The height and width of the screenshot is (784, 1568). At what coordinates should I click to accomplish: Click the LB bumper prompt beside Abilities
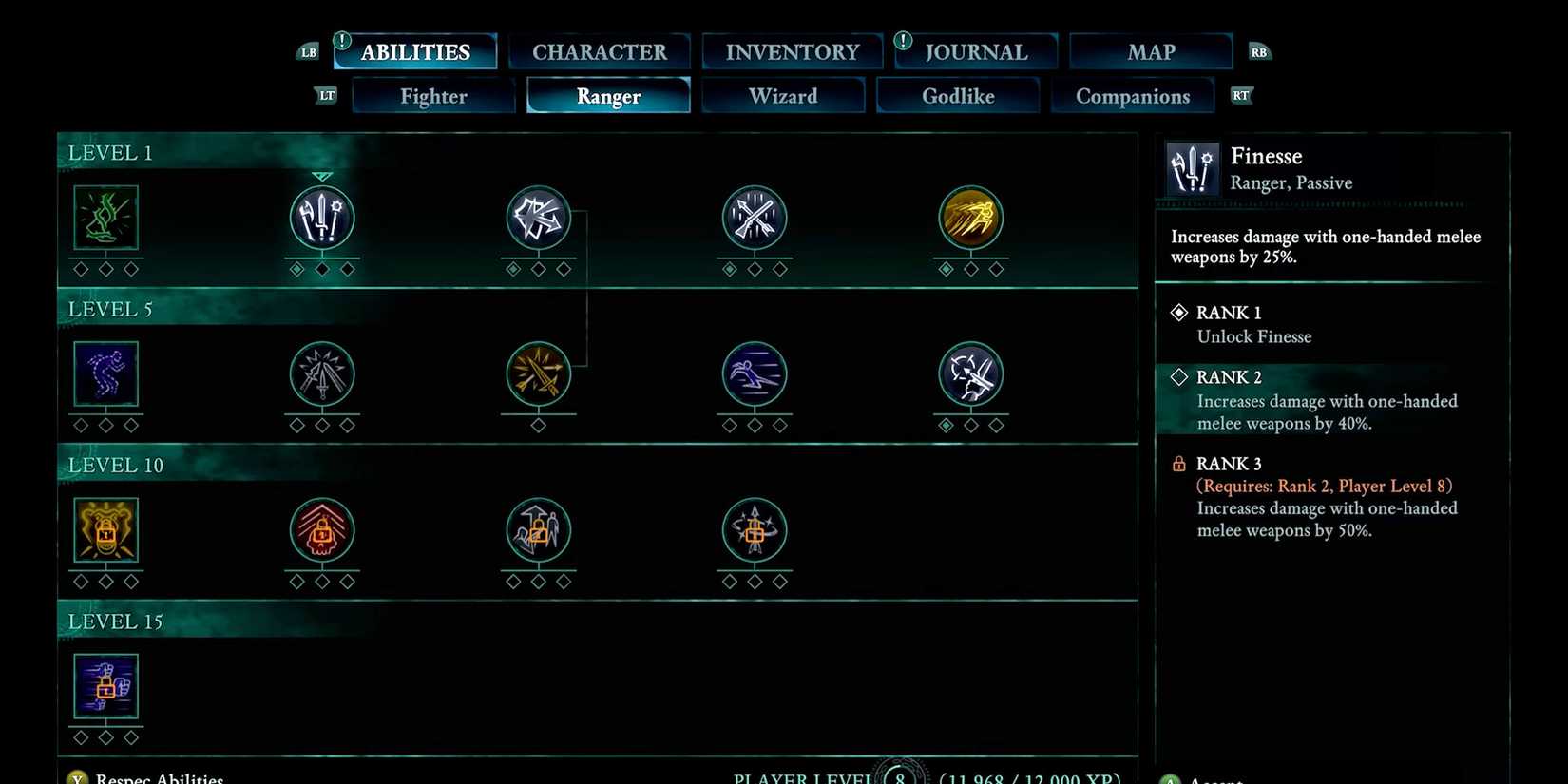click(x=307, y=52)
